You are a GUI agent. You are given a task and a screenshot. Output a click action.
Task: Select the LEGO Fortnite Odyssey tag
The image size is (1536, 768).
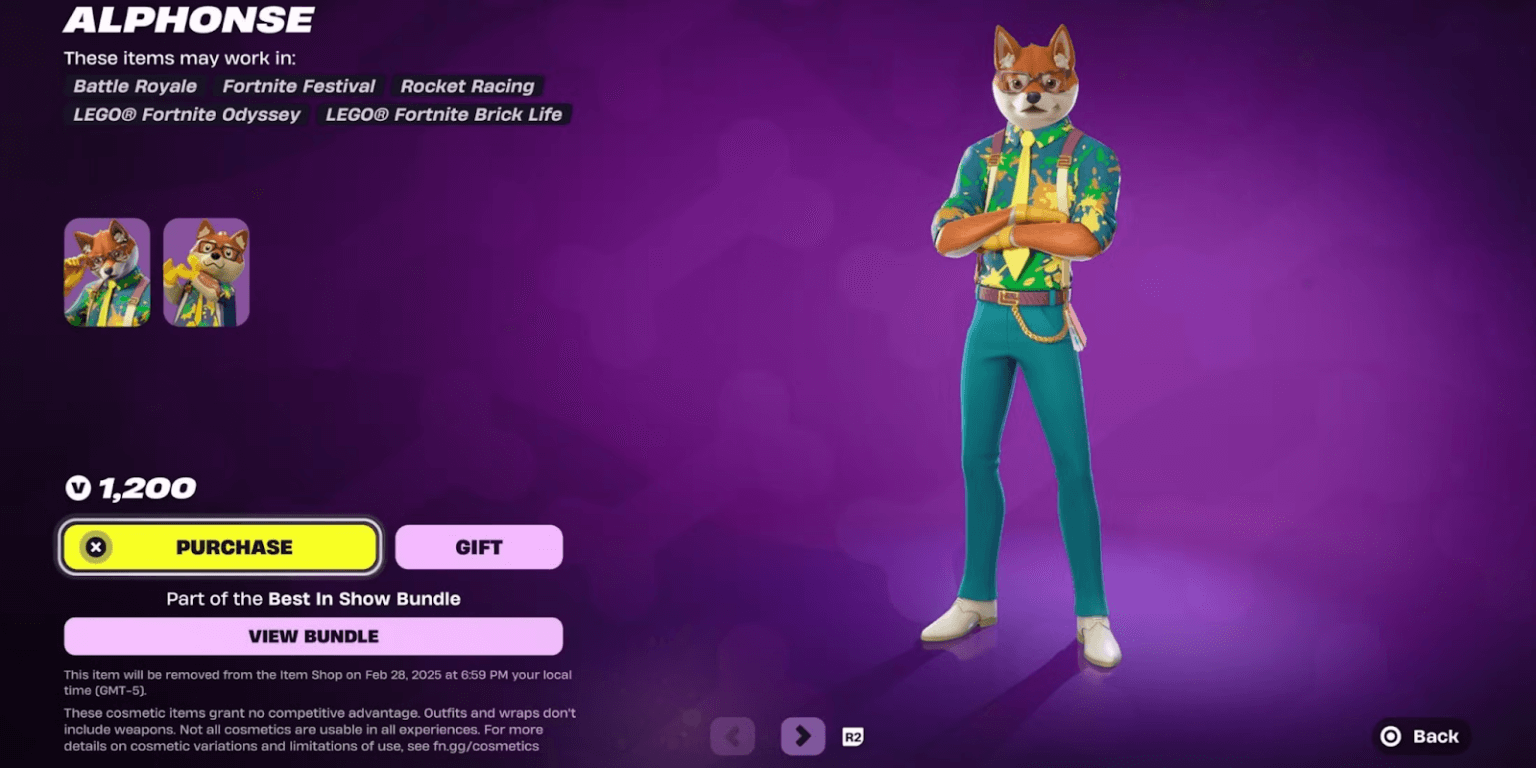185,114
